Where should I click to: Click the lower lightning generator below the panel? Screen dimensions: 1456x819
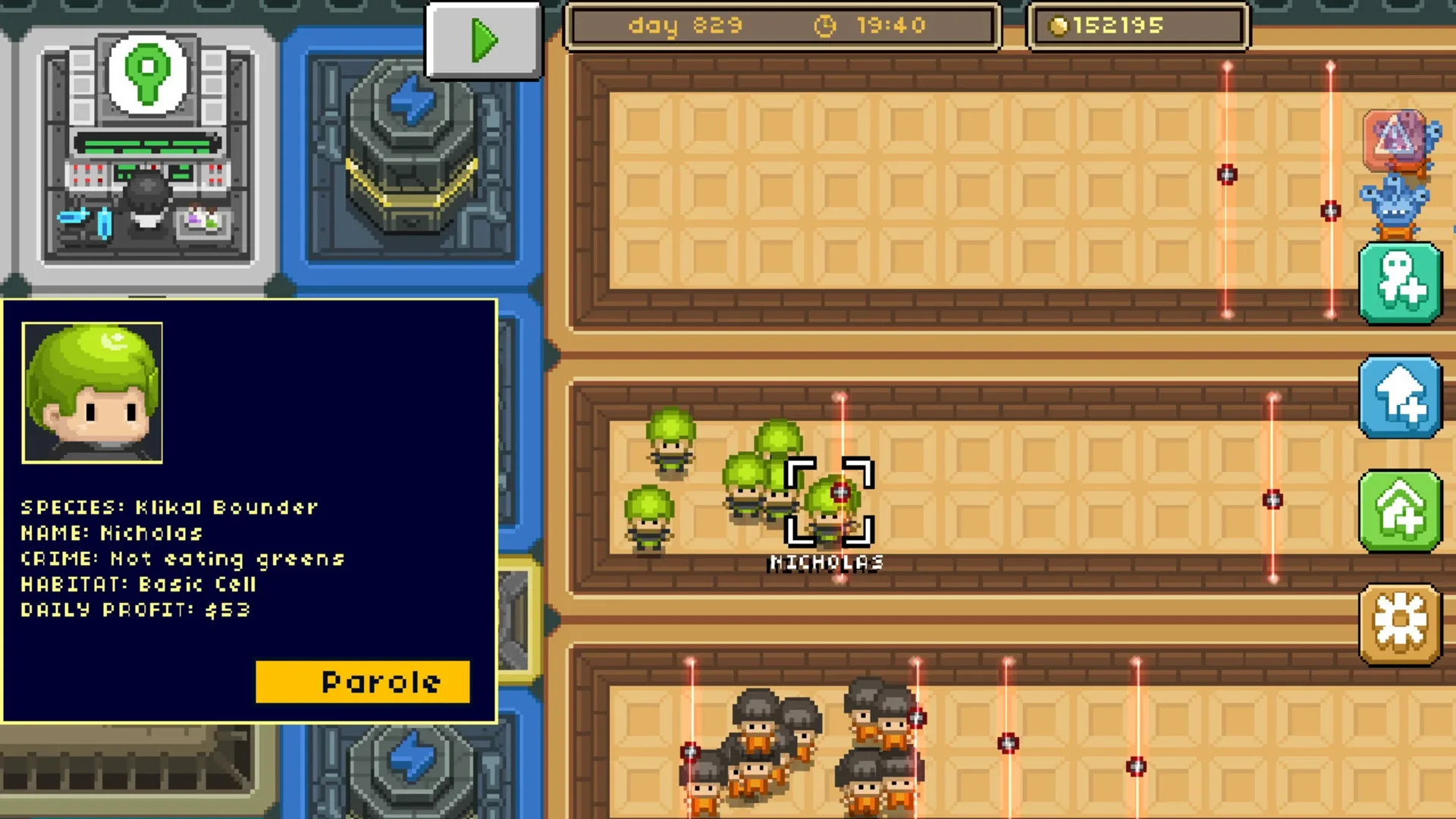(x=409, y=766)
